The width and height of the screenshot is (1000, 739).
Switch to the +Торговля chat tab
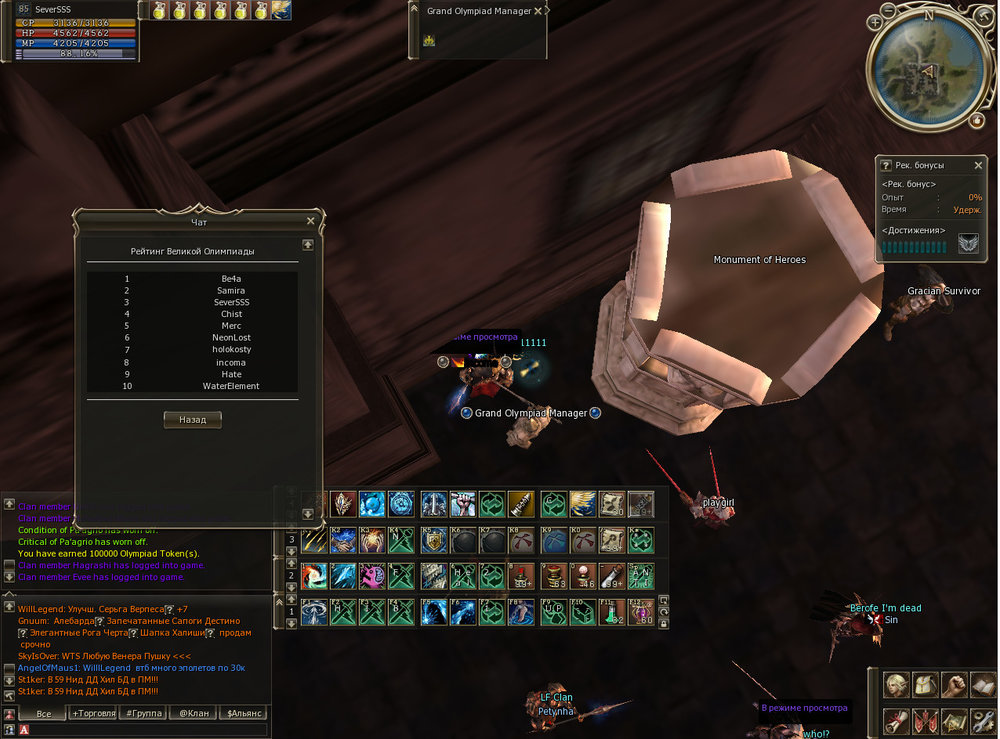tap(94, 714)
